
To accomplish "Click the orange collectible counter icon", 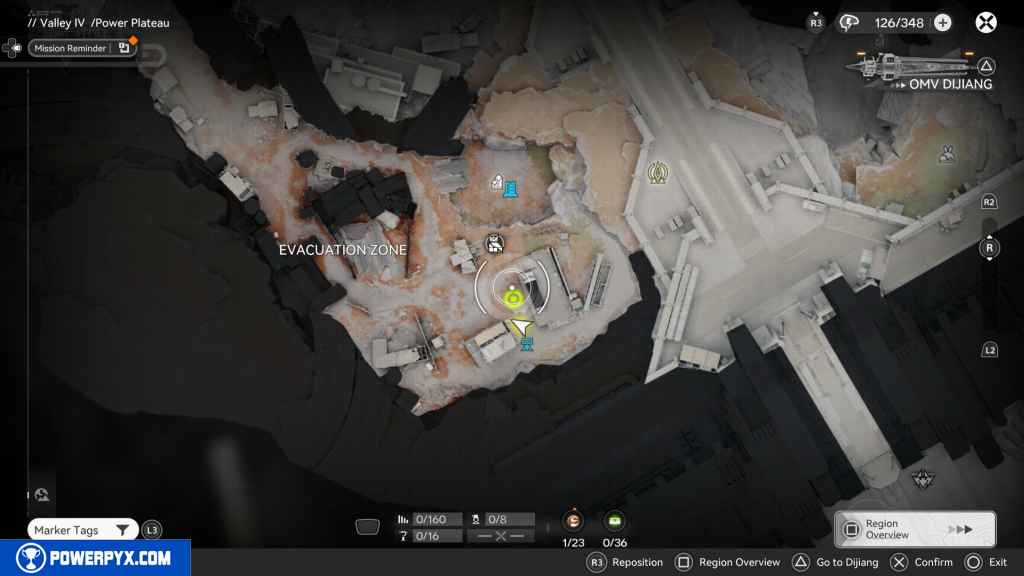I will point(573,520).
